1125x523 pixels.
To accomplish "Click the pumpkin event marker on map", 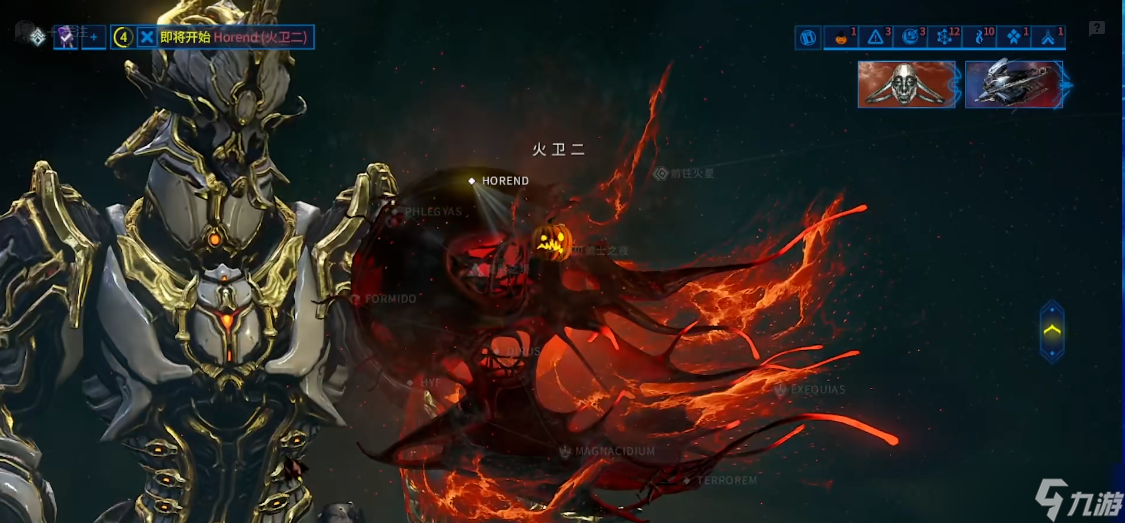I will click(x=552, y=240).
